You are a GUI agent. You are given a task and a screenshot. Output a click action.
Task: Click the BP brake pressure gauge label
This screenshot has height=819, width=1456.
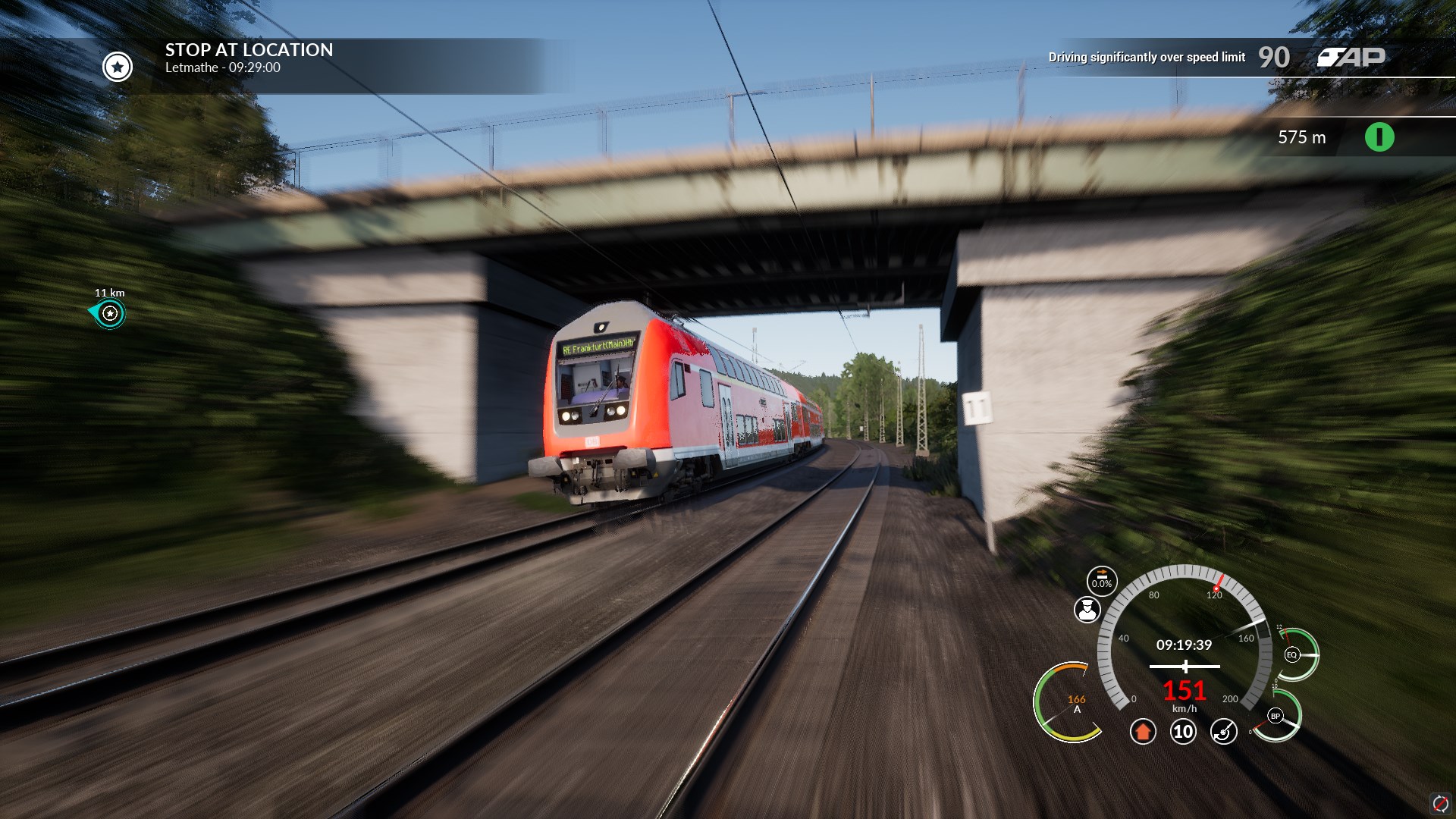[1276, 716]
